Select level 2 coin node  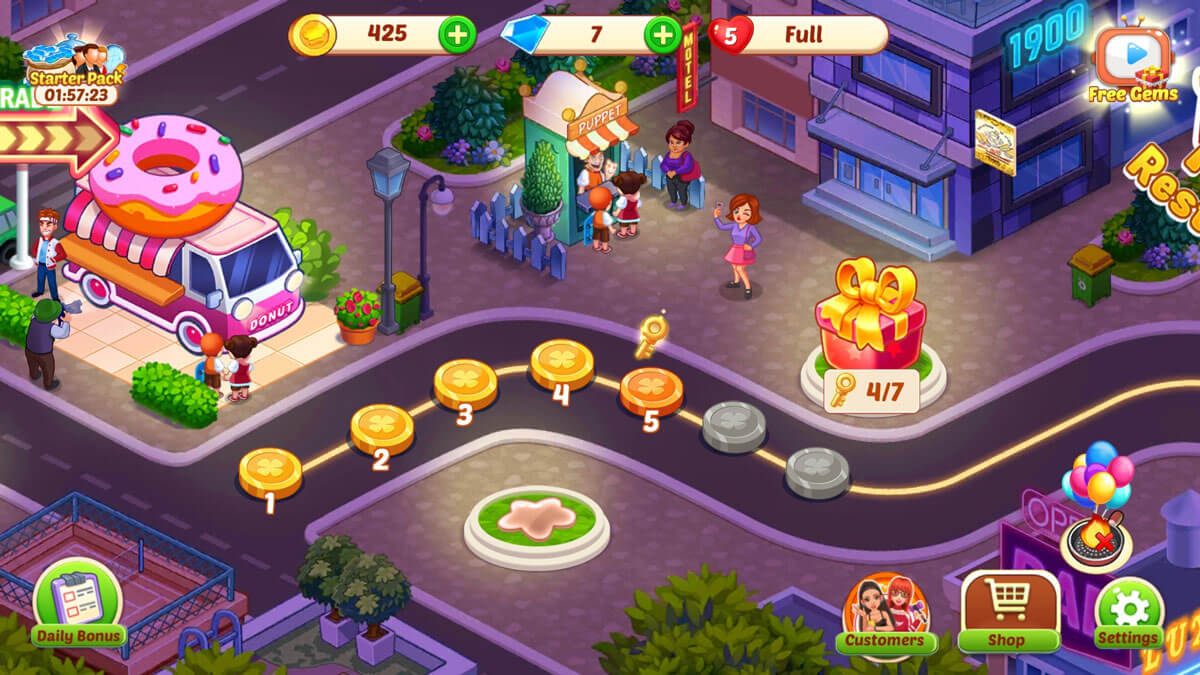382,428
